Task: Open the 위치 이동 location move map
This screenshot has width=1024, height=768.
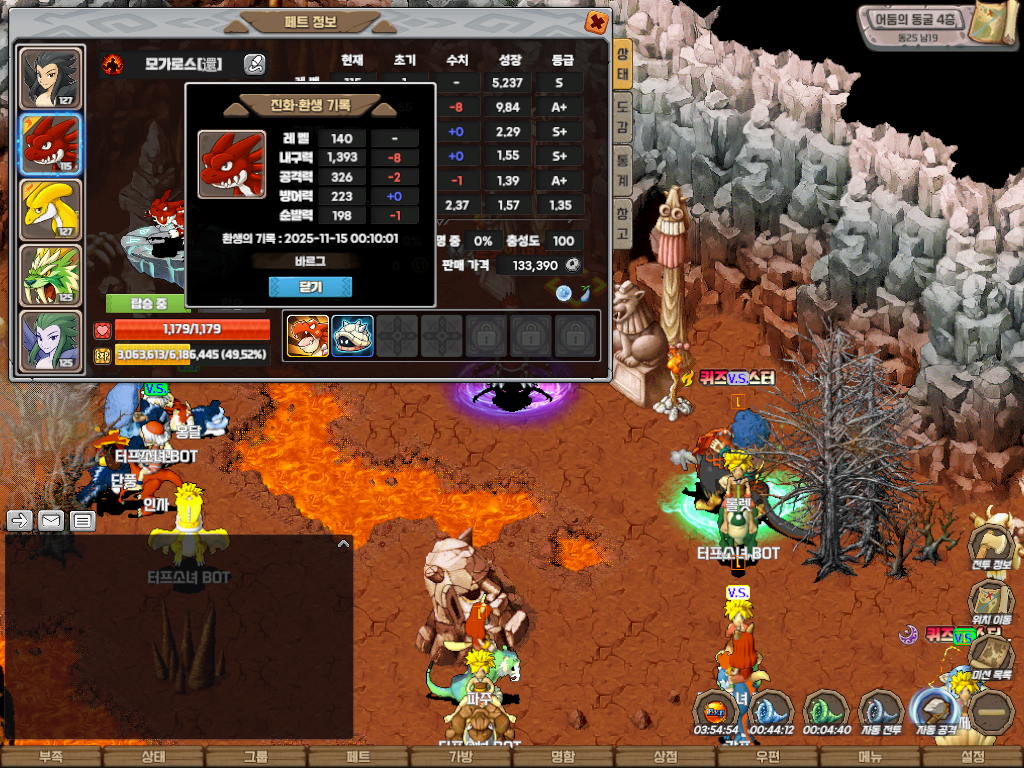Action: pos(990,602)
